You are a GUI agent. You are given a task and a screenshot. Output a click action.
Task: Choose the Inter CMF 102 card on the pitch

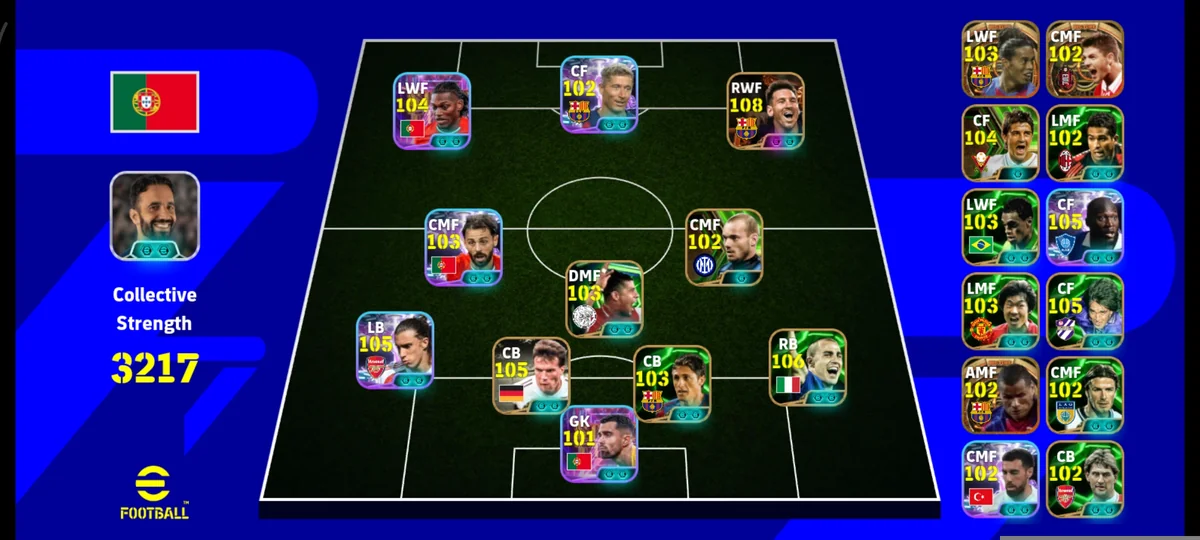[725, 247]
